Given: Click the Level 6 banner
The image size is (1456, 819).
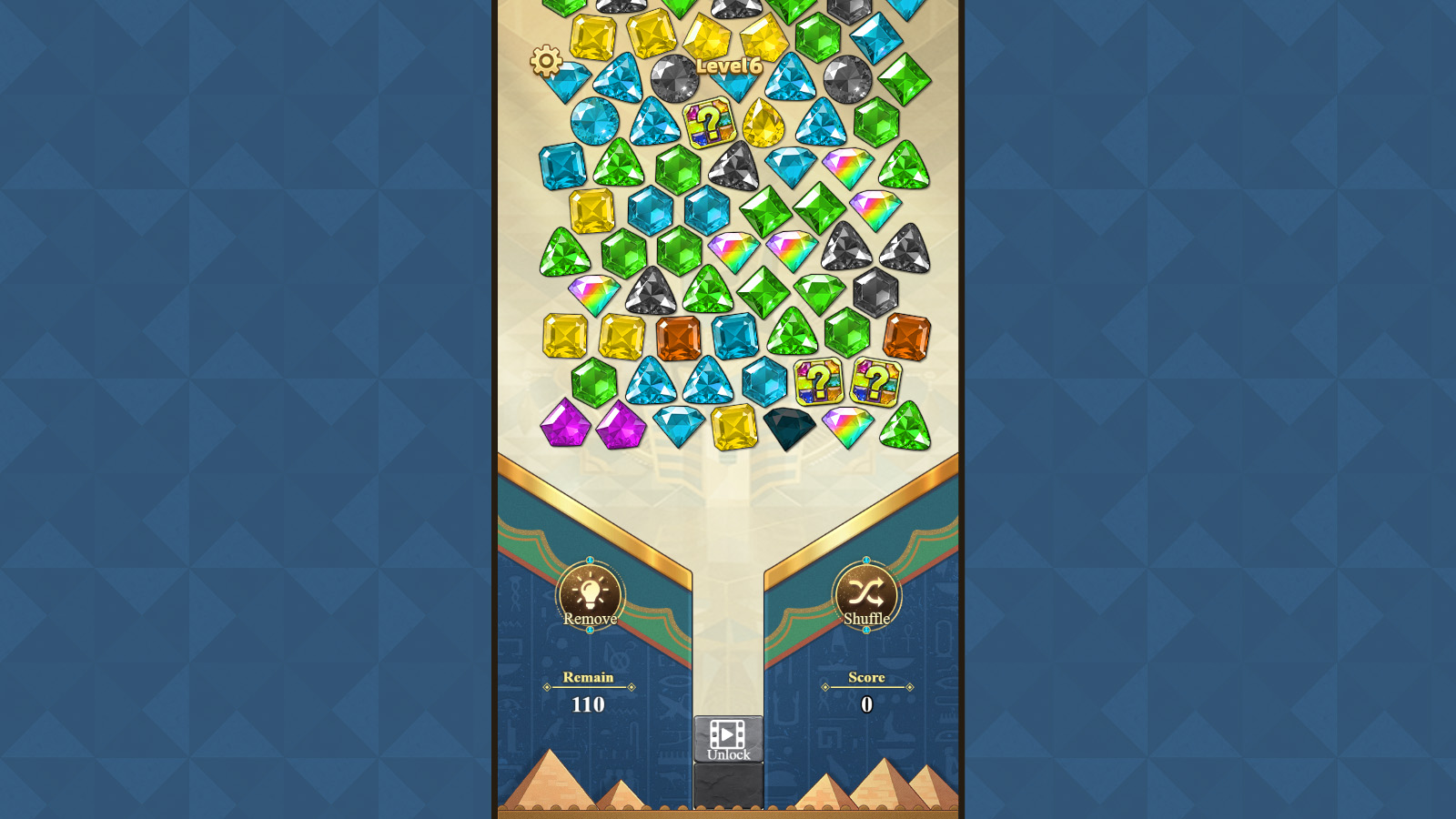Looking at the screenshot, I should (x=729, y=67).
